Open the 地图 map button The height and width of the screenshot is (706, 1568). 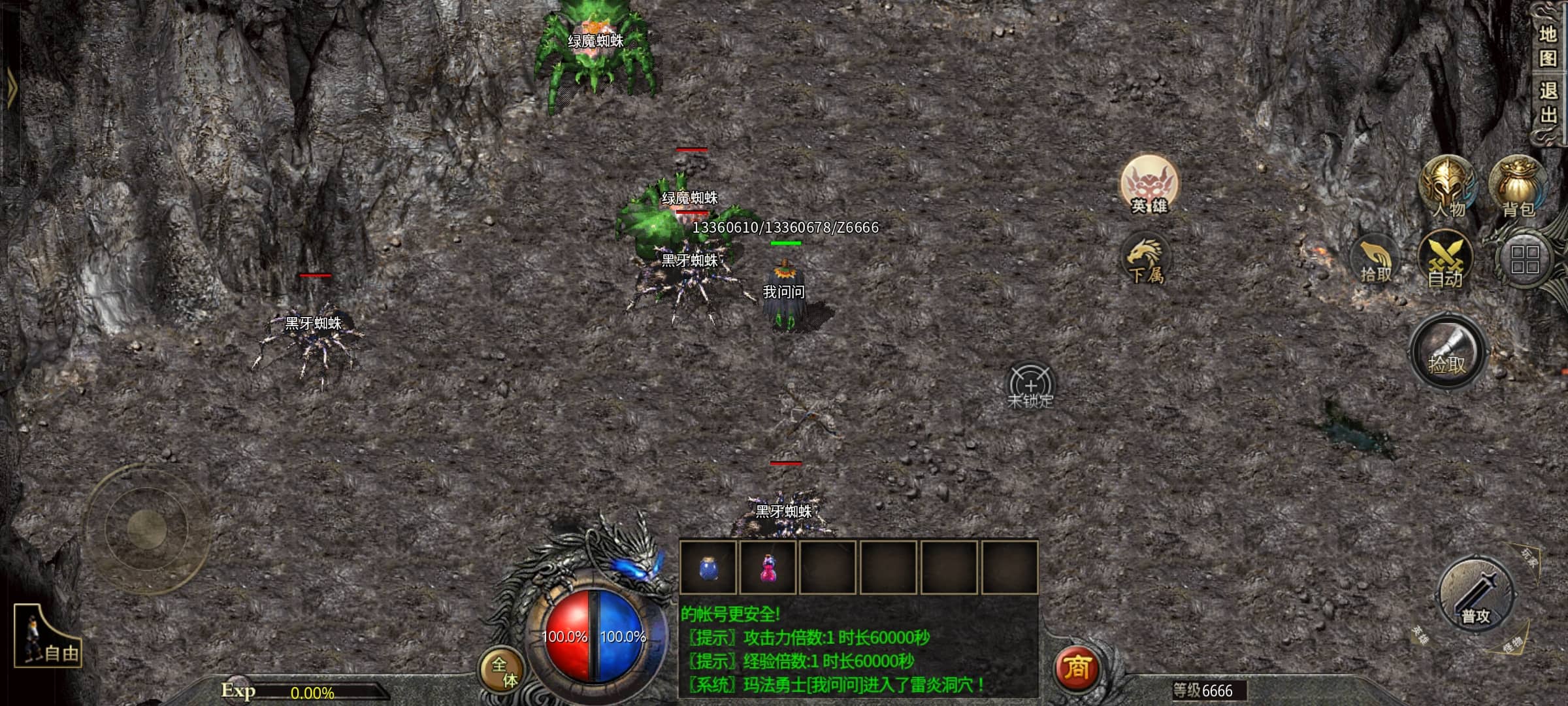tap(1547, 46)
